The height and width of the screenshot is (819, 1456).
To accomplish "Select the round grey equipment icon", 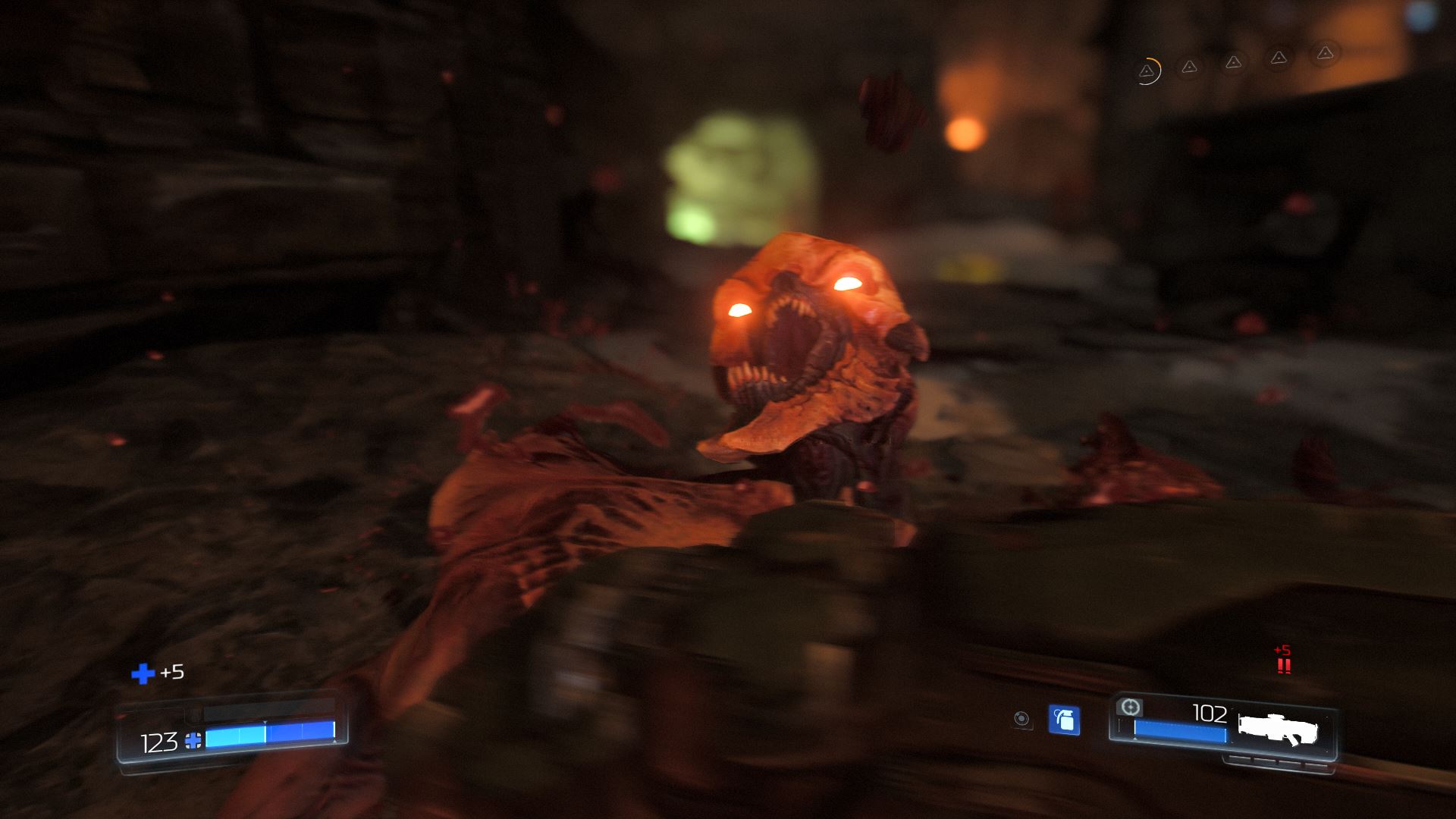I will [1022, 719].
